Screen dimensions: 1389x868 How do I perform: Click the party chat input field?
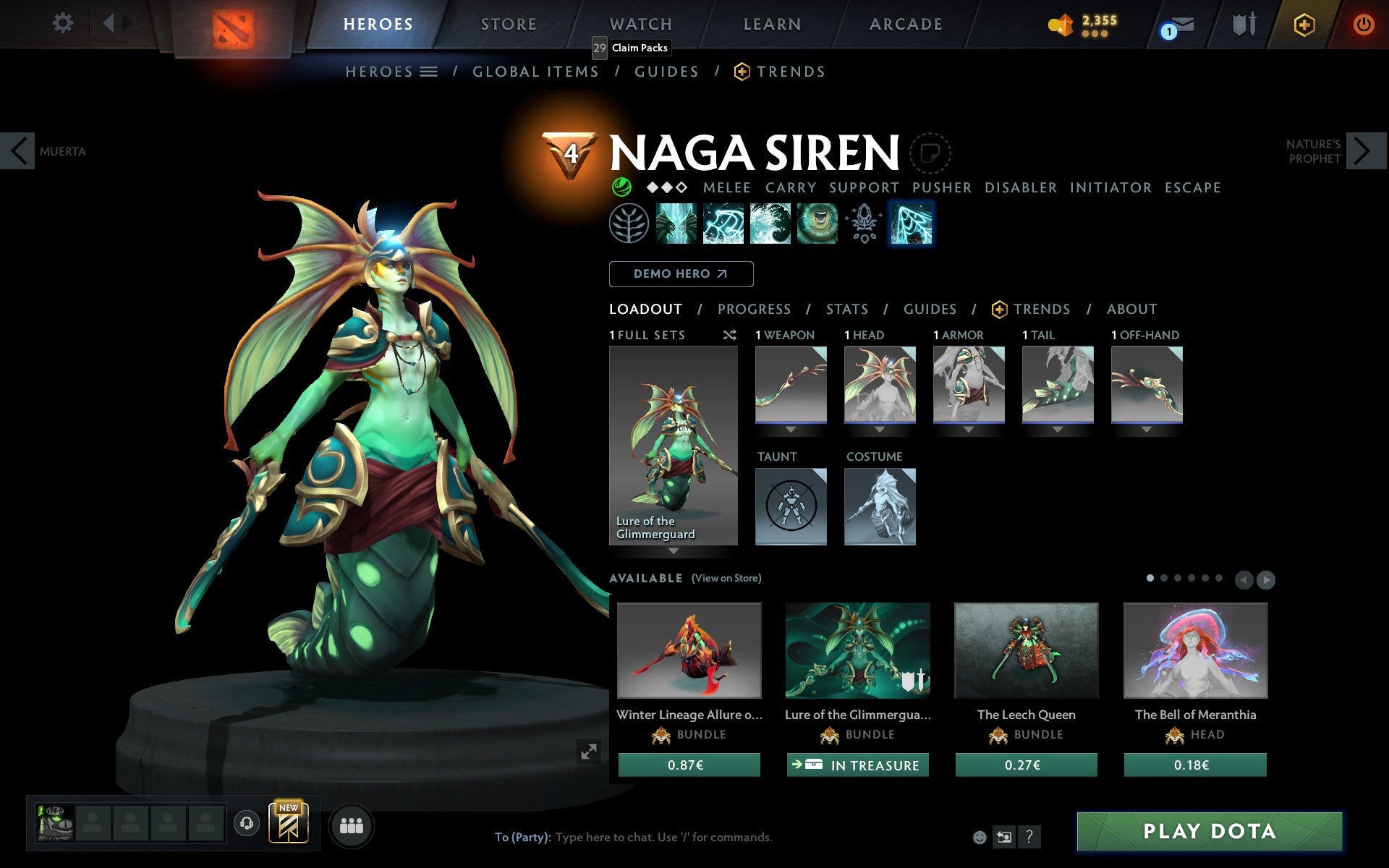click(x=663, y=837)
